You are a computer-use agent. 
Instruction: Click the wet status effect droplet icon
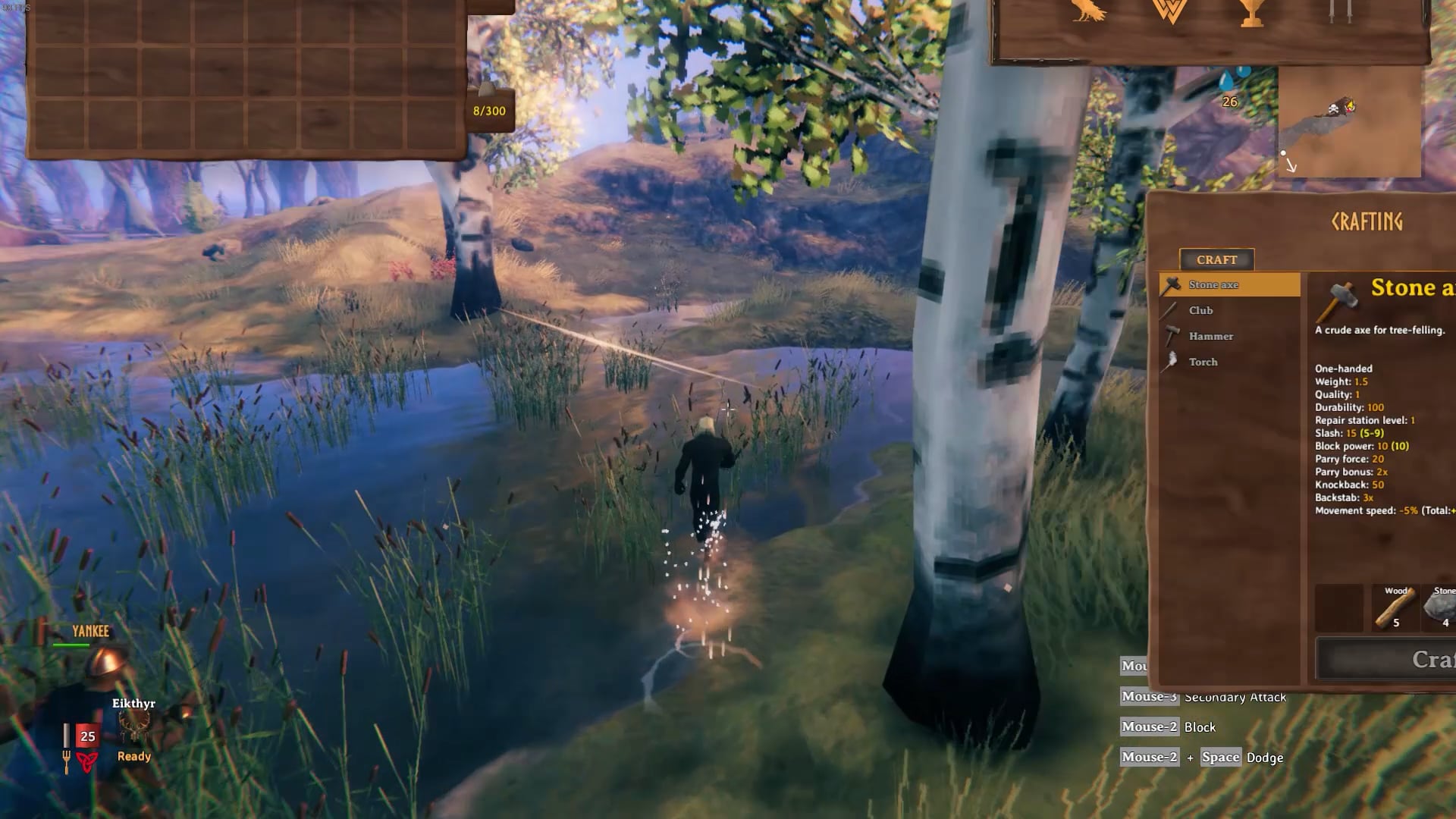[1228, 82]
